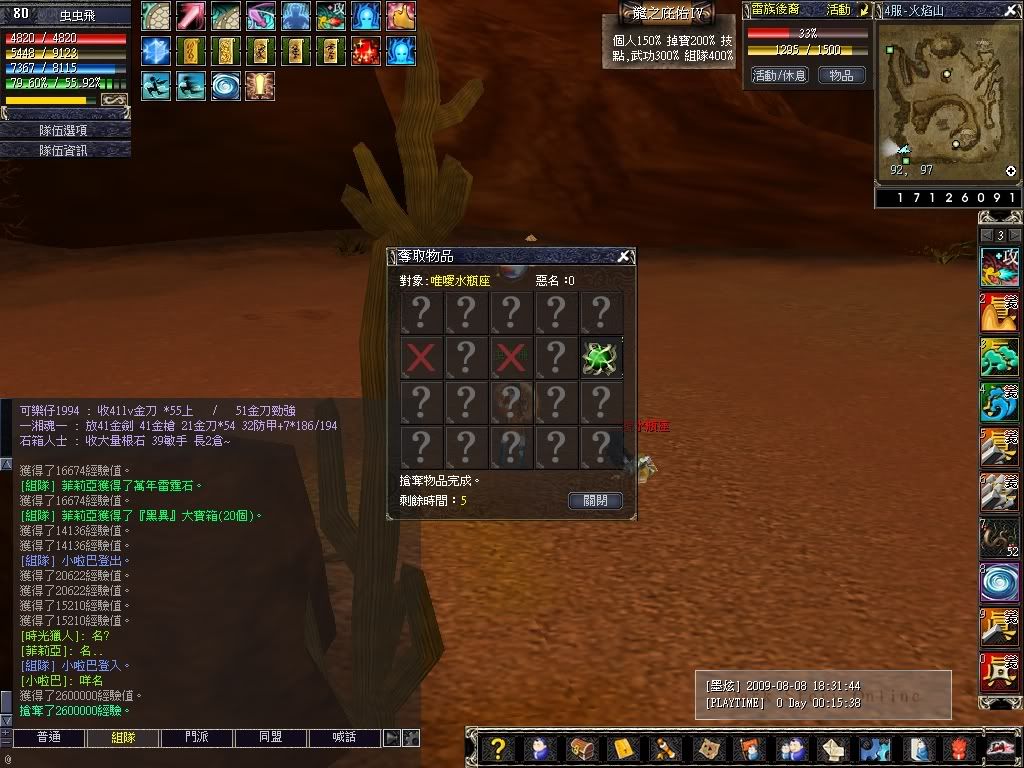The image size is (1024, 768).
Task: Open help via the yellow question mark icon
Action: coord(498,749)
